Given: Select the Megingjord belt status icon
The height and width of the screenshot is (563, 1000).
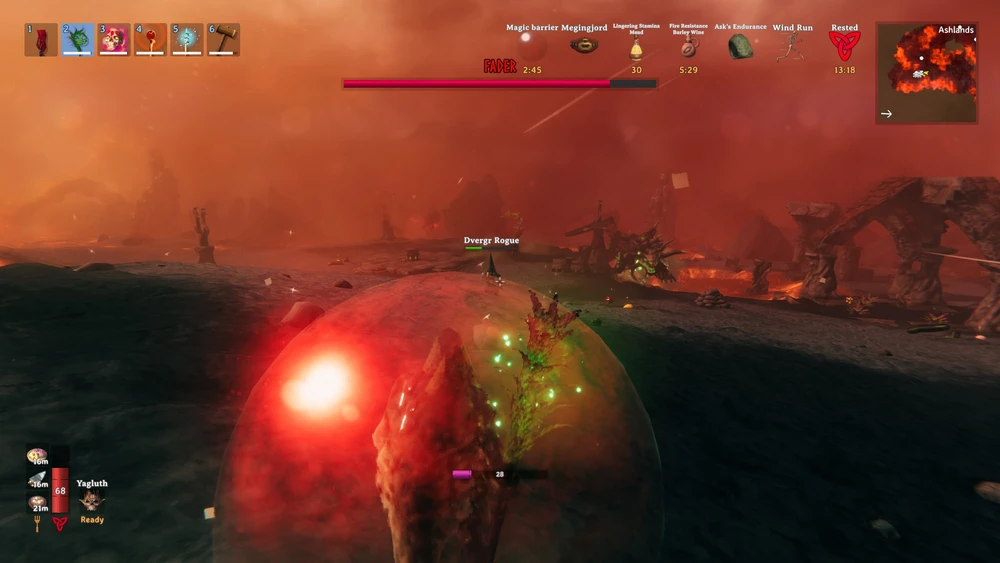Looking at the screenshot, I should click(584, 45).
